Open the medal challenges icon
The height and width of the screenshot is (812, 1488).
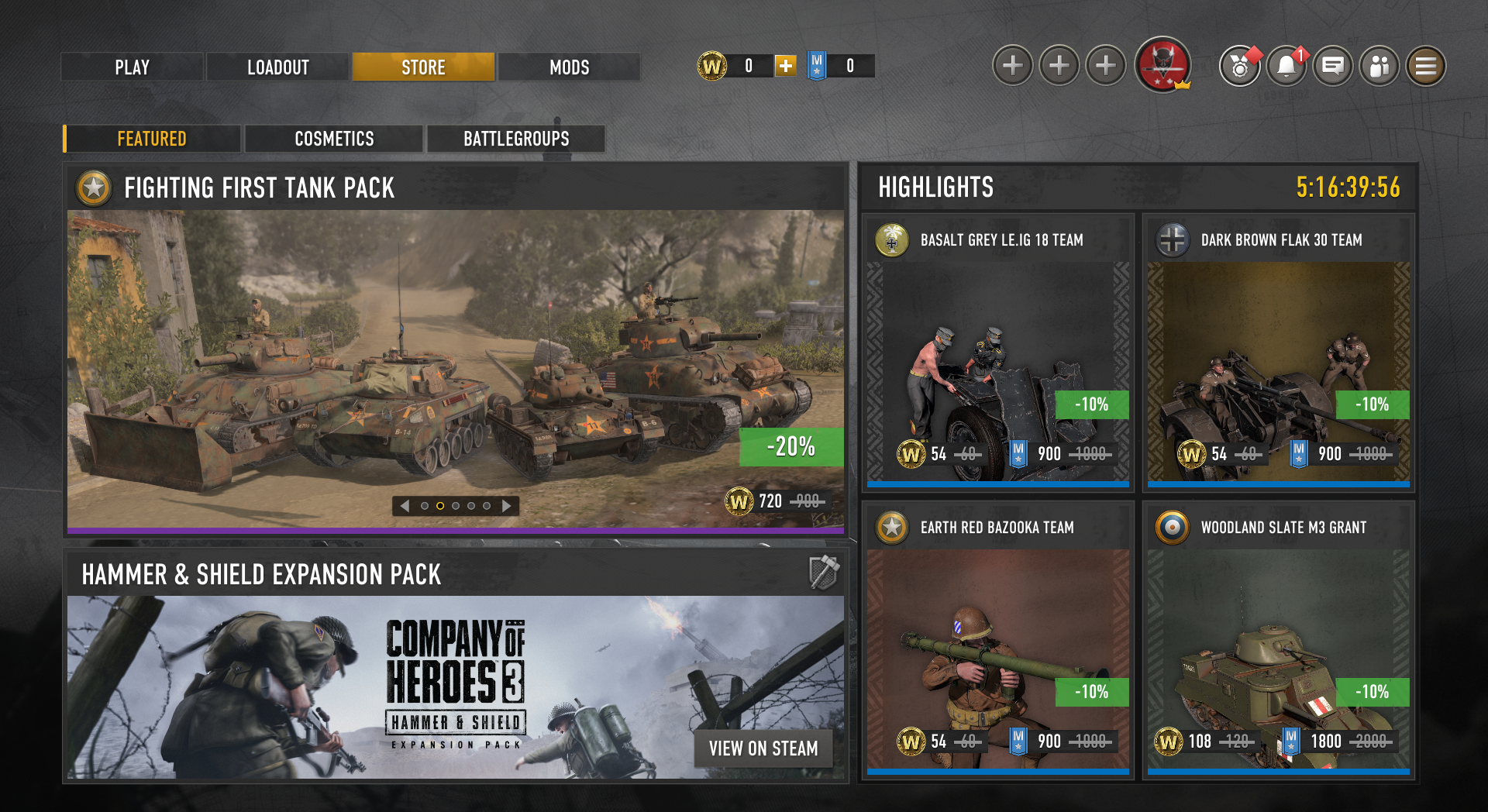coord(1240,66)
